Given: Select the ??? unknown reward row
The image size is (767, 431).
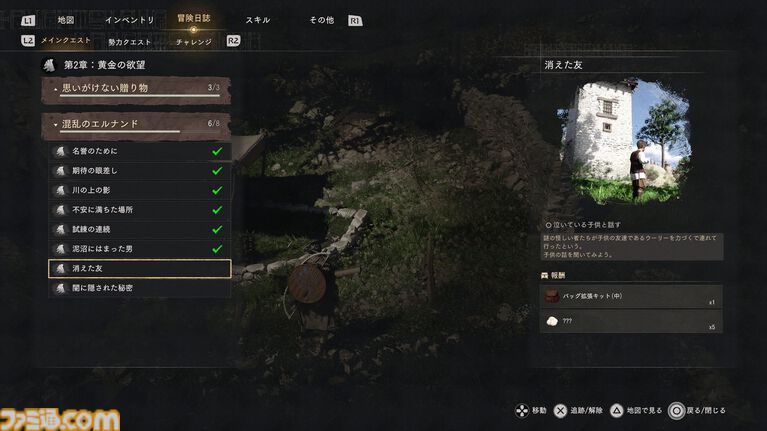Looking at the screenshot, I should [631, 322].
